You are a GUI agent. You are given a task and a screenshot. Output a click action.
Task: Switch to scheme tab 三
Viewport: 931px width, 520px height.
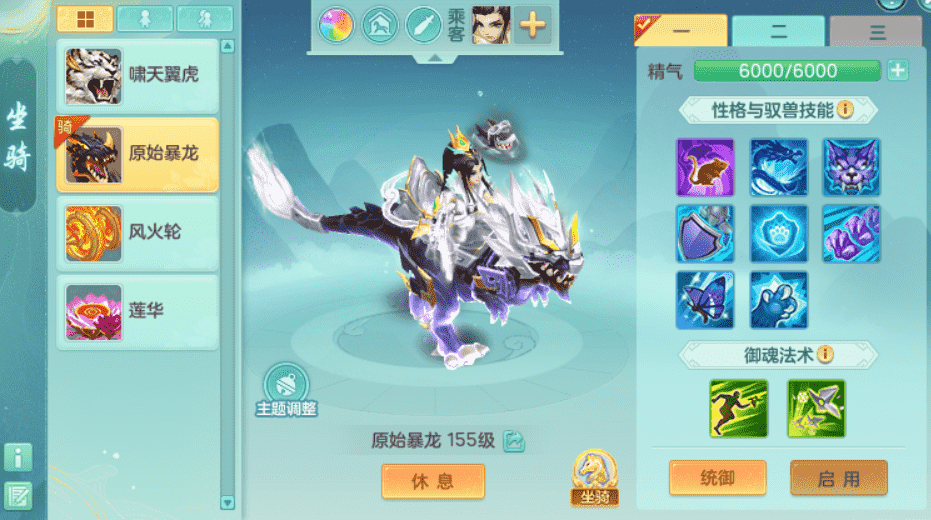pyautogui.click(x=877, y=32)
